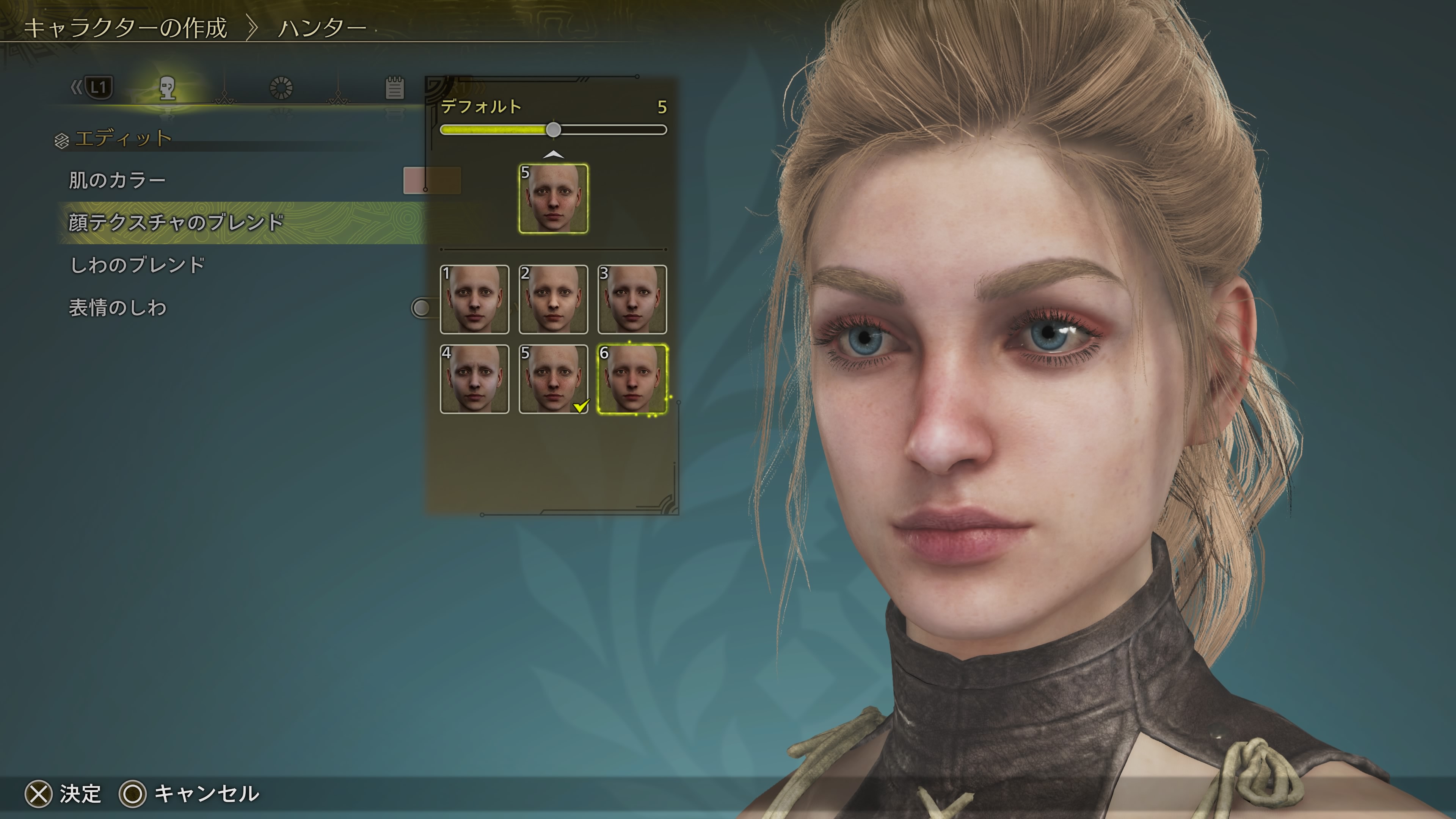
Task: Select the large blended face preview thumbnail
Action: pos(553,198)
